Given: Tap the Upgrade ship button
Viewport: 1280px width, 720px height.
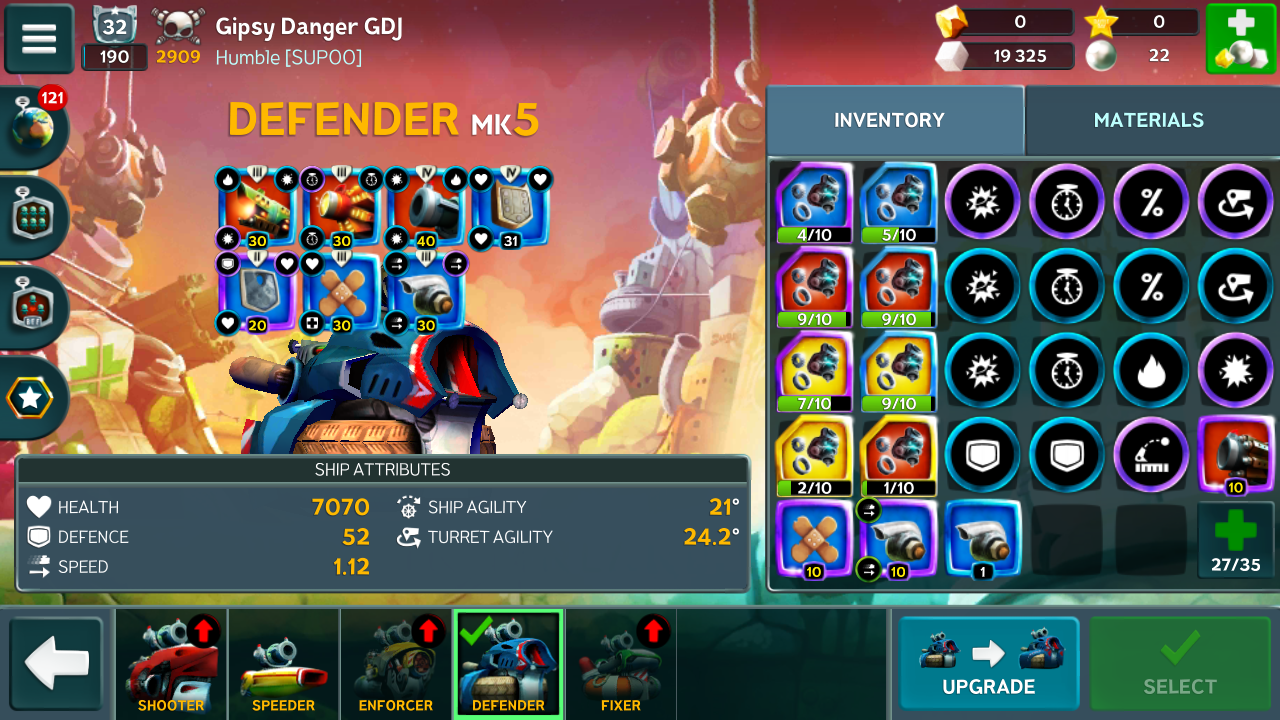Looking at the screenshot, I should (988, 663).
